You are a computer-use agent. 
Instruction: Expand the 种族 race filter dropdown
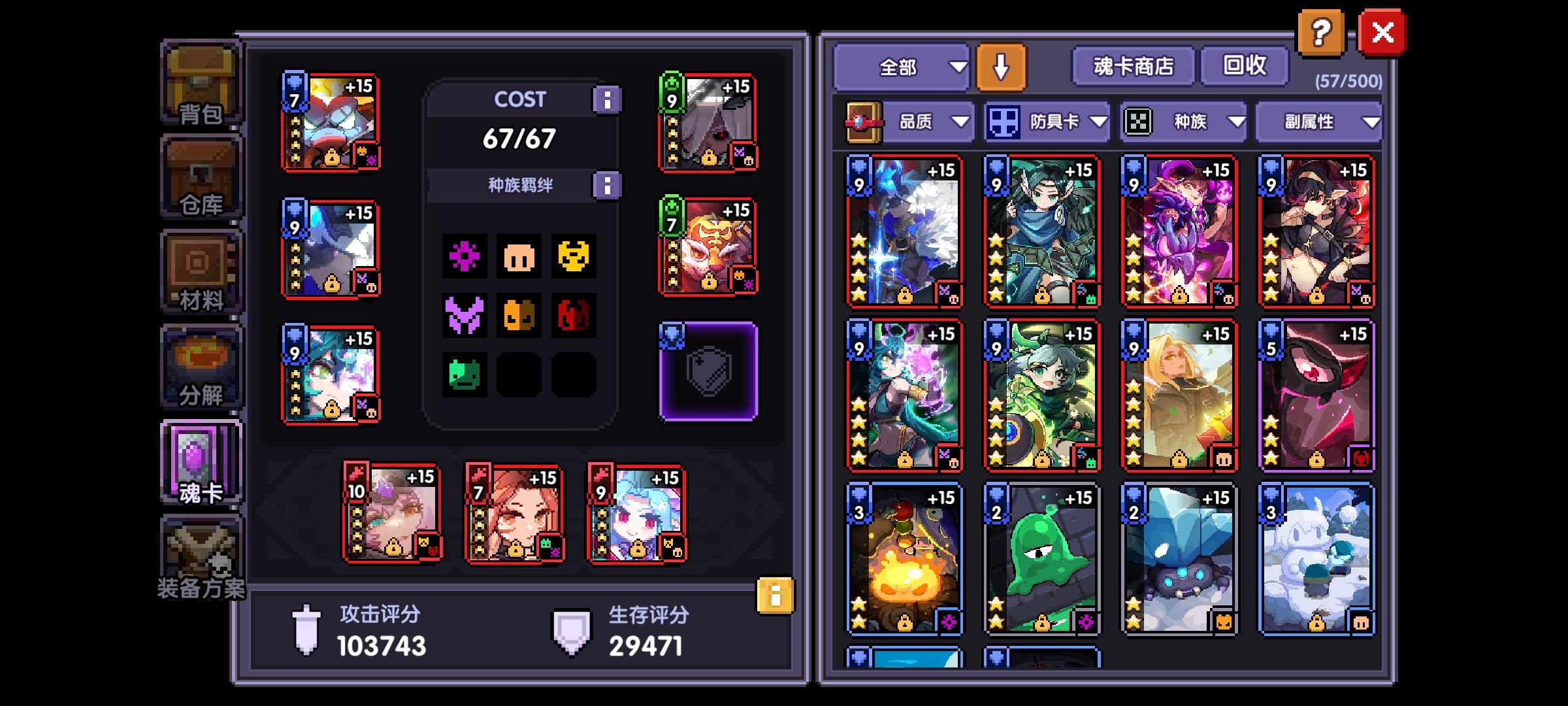pos(1196,122)
